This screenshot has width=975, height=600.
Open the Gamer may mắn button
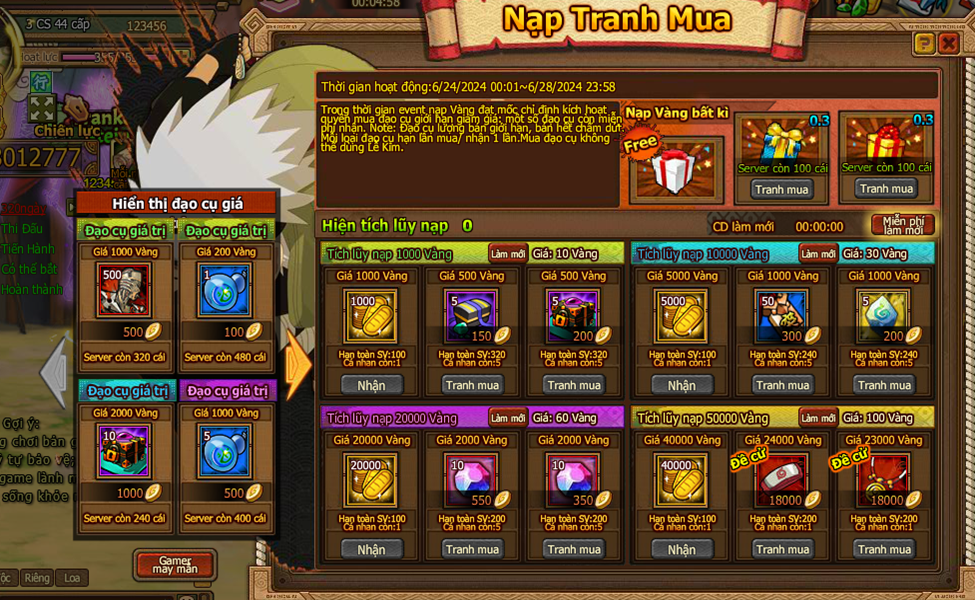pyautogui.click(x=174, y=564)
